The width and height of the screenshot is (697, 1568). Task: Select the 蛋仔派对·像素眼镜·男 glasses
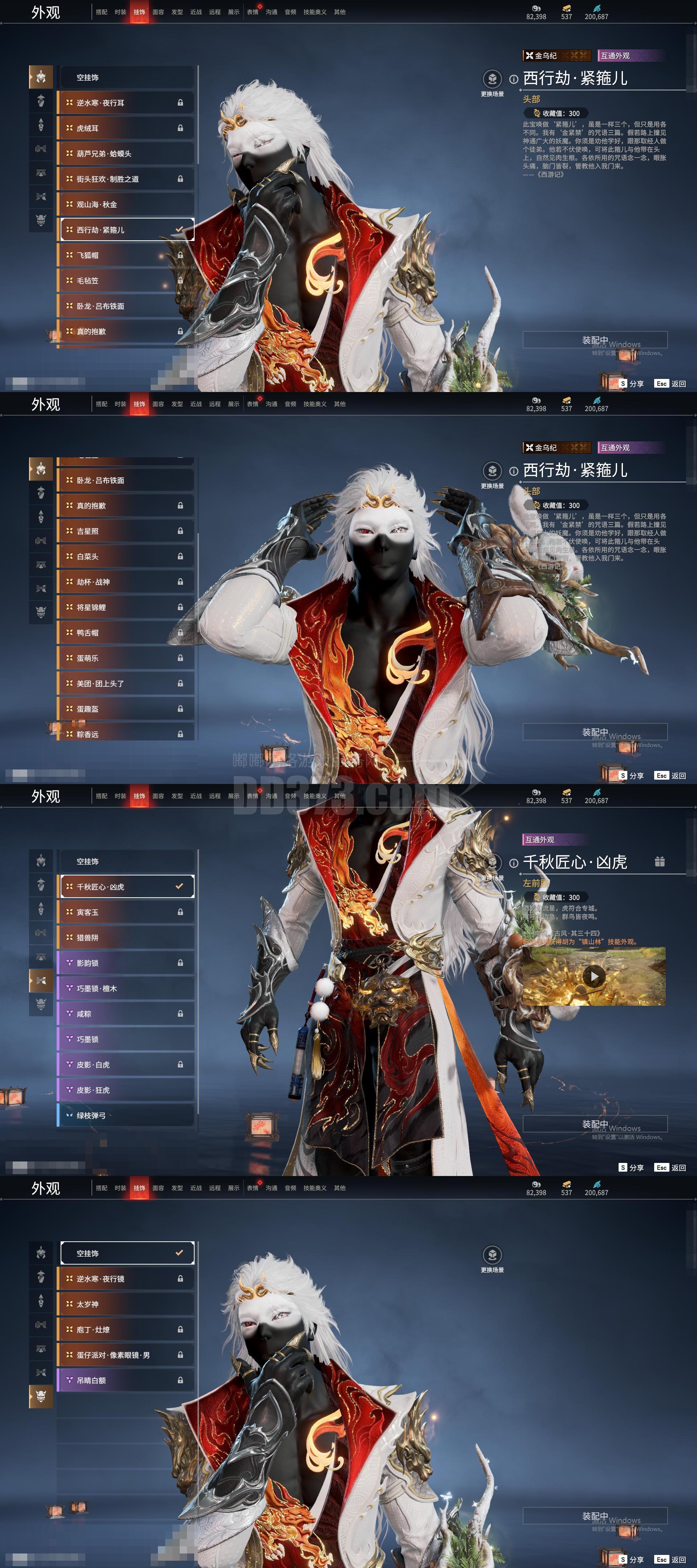[x=126, y=1355]
